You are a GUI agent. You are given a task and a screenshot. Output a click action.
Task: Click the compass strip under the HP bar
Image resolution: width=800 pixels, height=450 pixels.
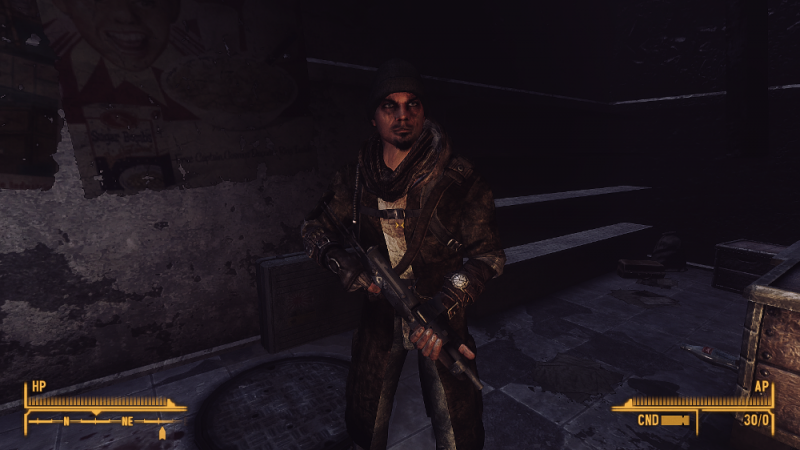tap(100, 421)
